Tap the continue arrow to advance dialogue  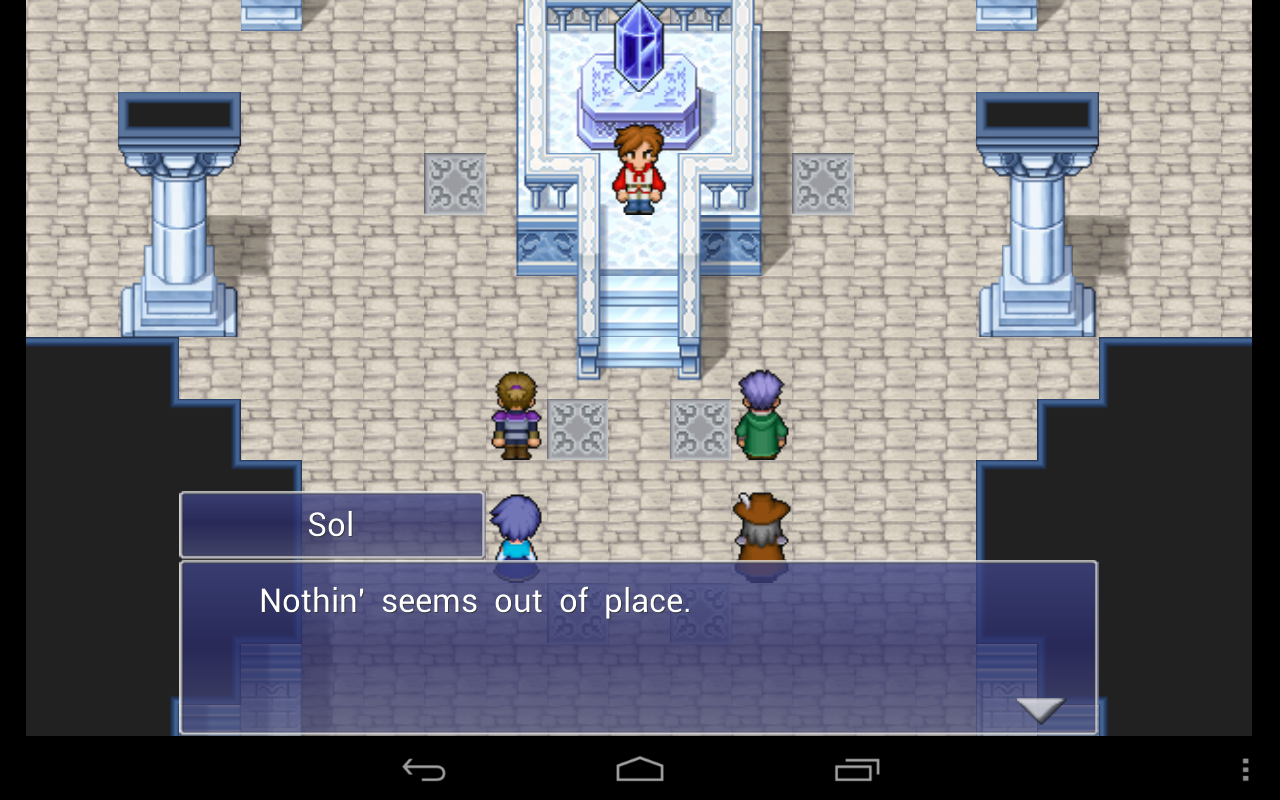[x=1040, y=710]
